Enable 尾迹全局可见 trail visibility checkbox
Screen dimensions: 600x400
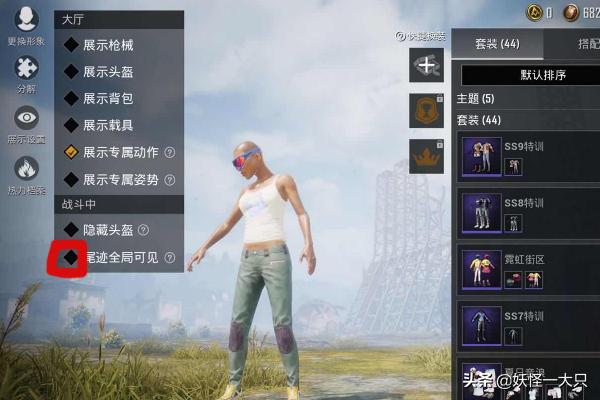pos(71,257)
